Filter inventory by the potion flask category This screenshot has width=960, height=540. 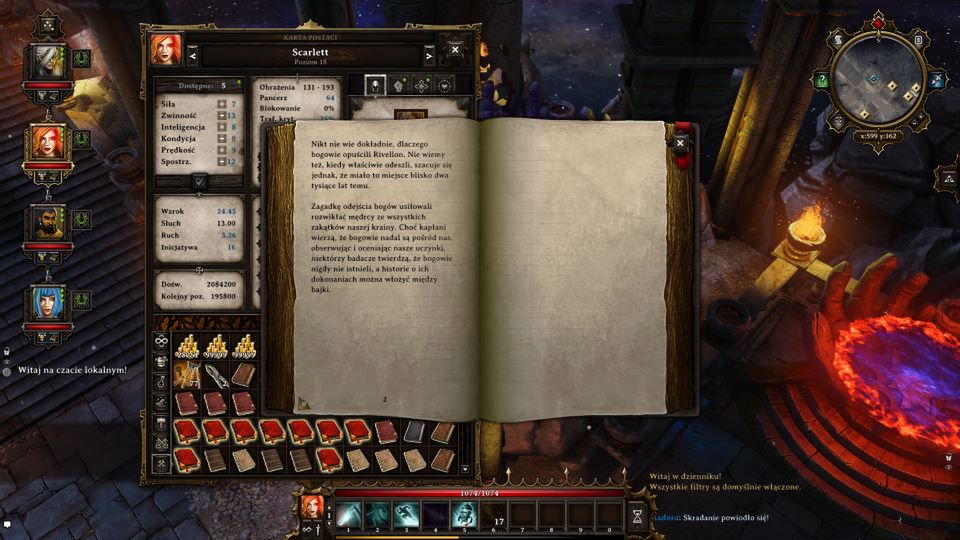click(x=161, y=380)
